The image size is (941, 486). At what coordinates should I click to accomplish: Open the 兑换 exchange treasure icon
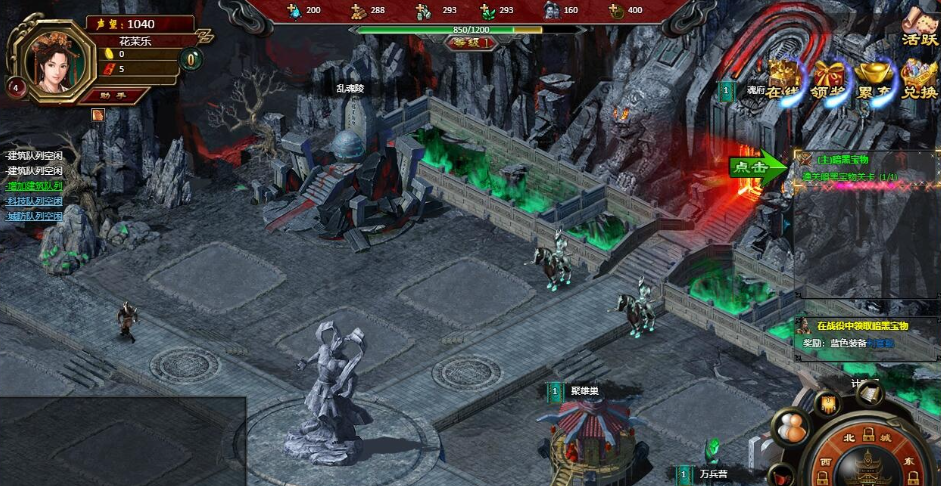pos(918,77)
